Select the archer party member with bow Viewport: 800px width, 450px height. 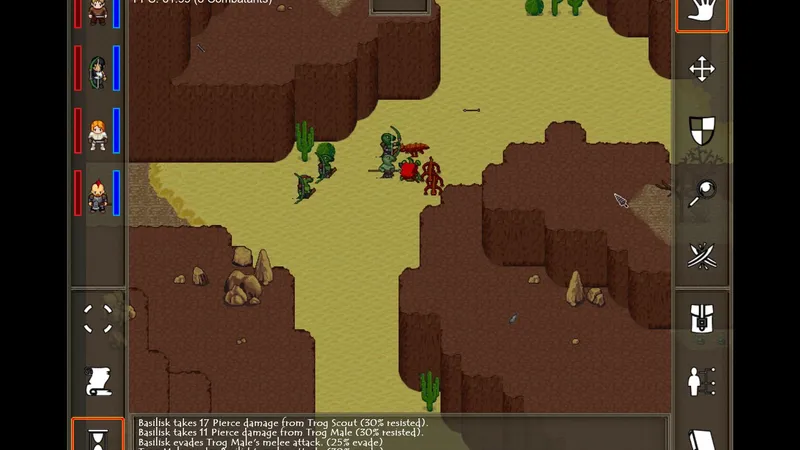click(98, 70)
